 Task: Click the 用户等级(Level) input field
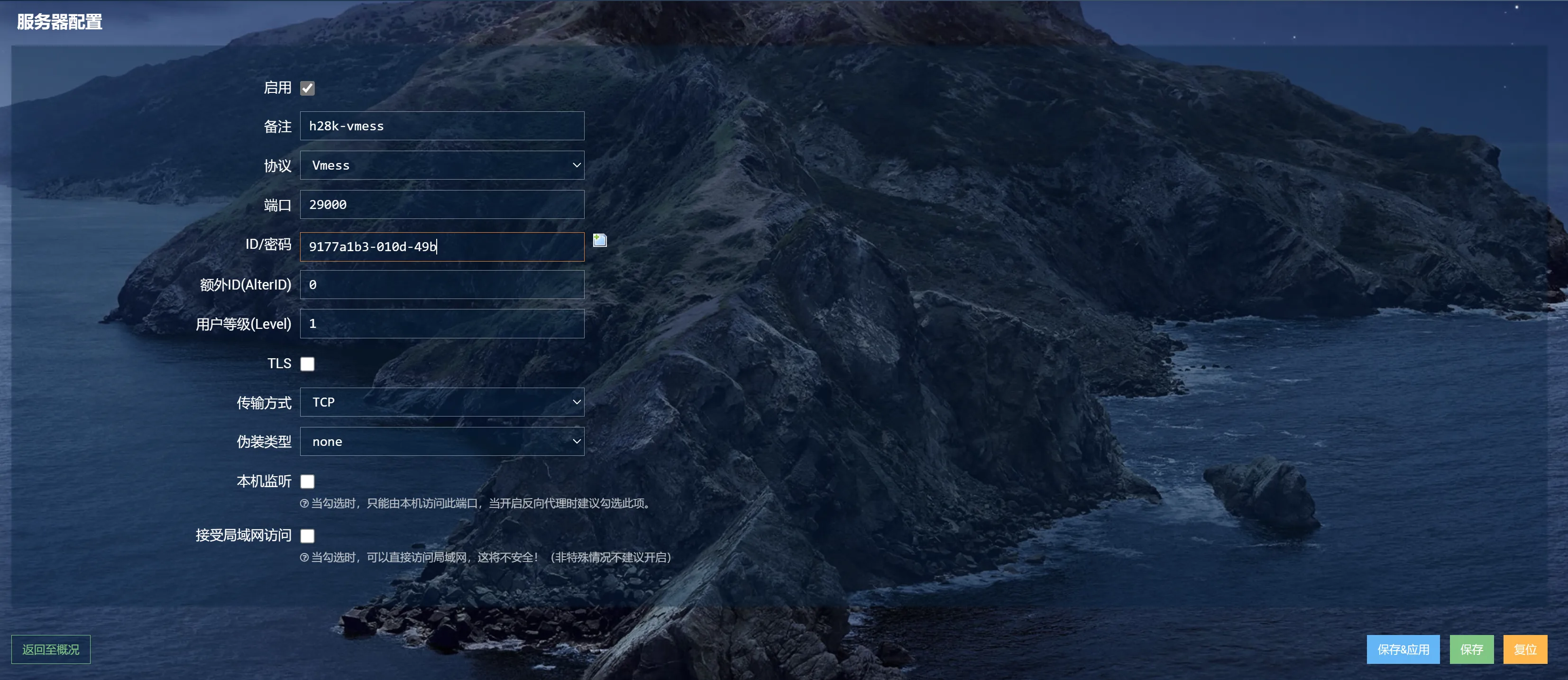(442, 324)
